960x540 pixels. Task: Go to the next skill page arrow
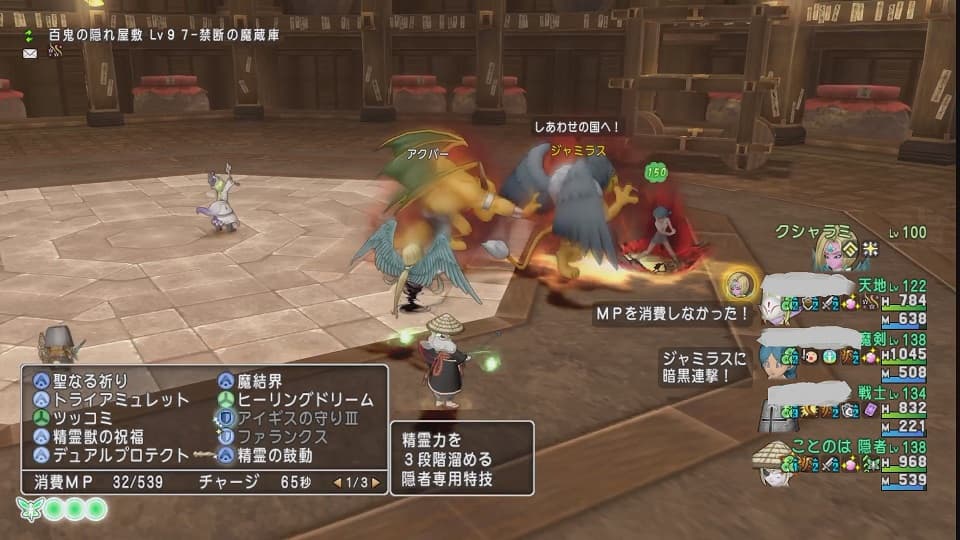pos(376,482)
